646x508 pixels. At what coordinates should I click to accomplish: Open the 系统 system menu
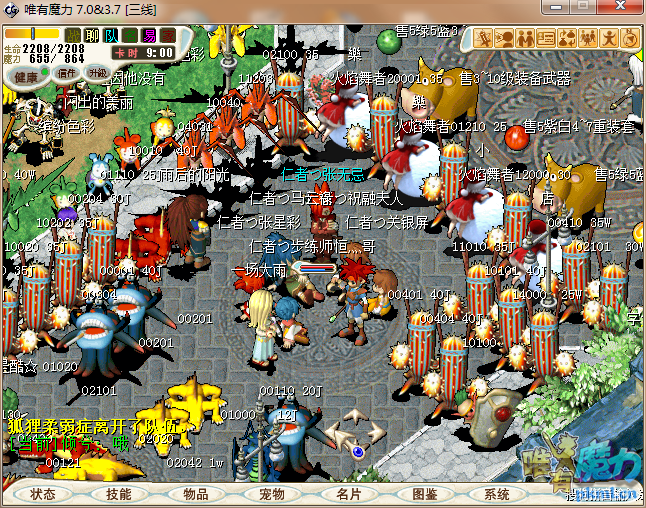tap(497, 494)
